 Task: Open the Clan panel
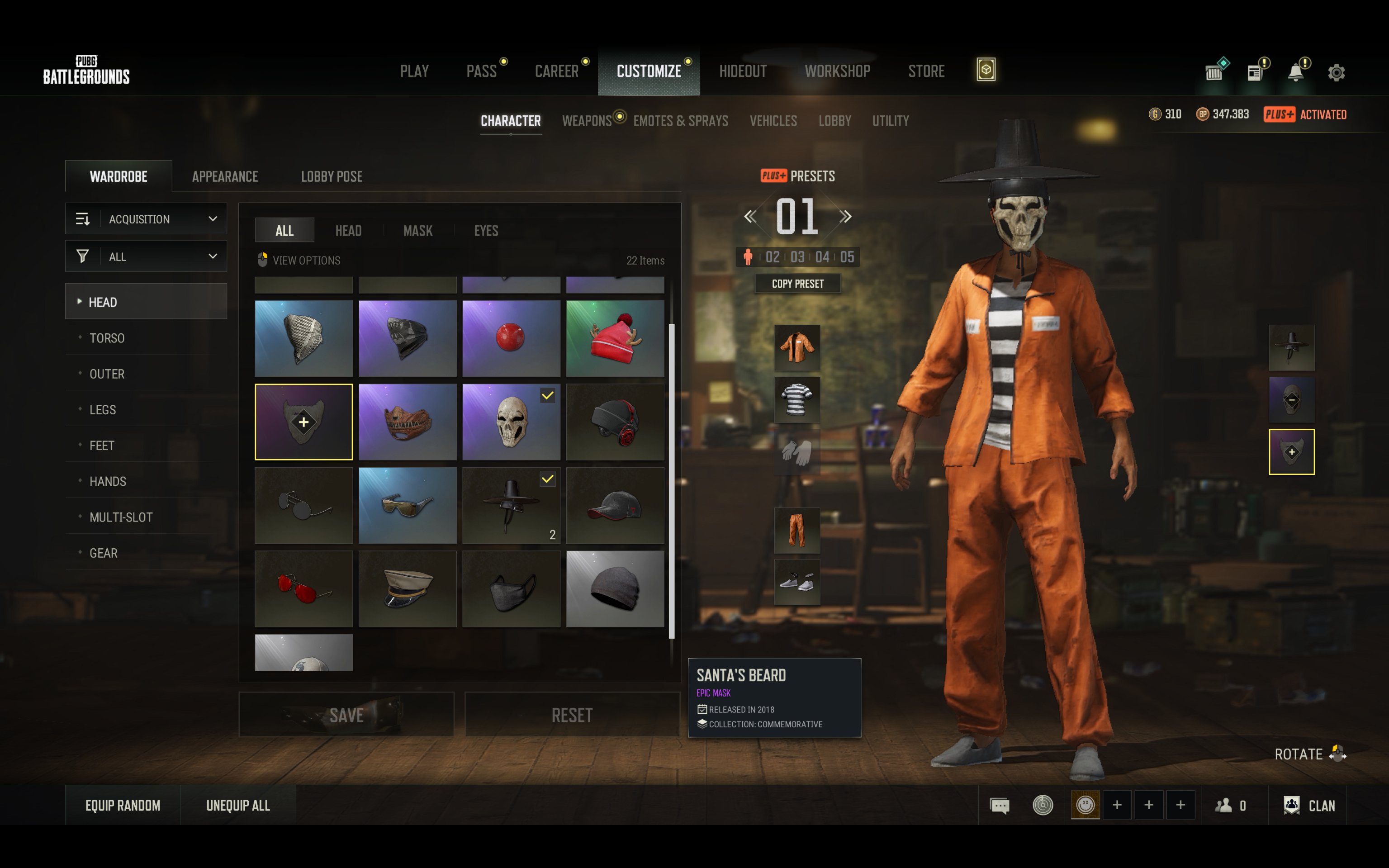(x=1310, y=806)
